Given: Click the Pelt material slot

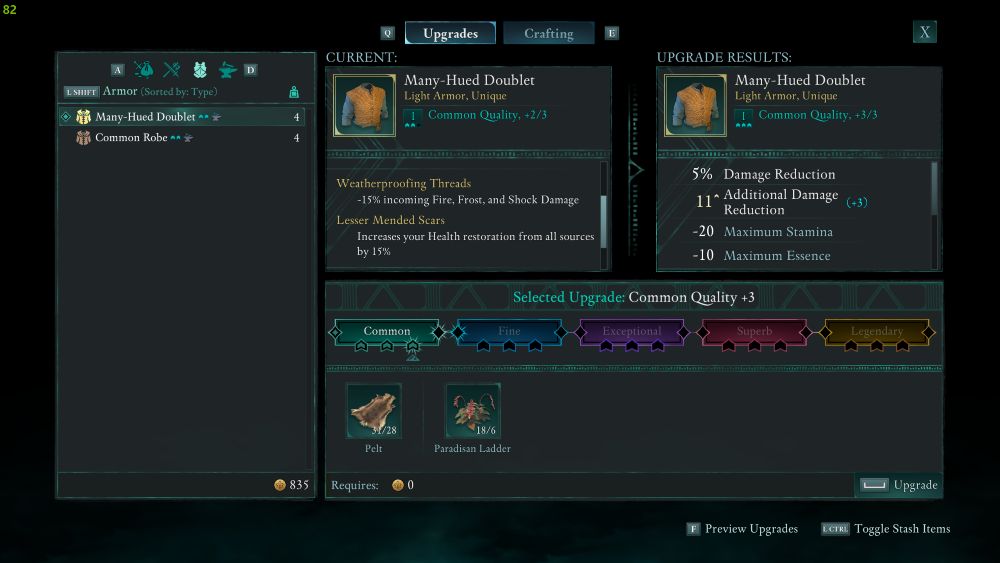Looking at the screenshot, I should tap(374, 411).
